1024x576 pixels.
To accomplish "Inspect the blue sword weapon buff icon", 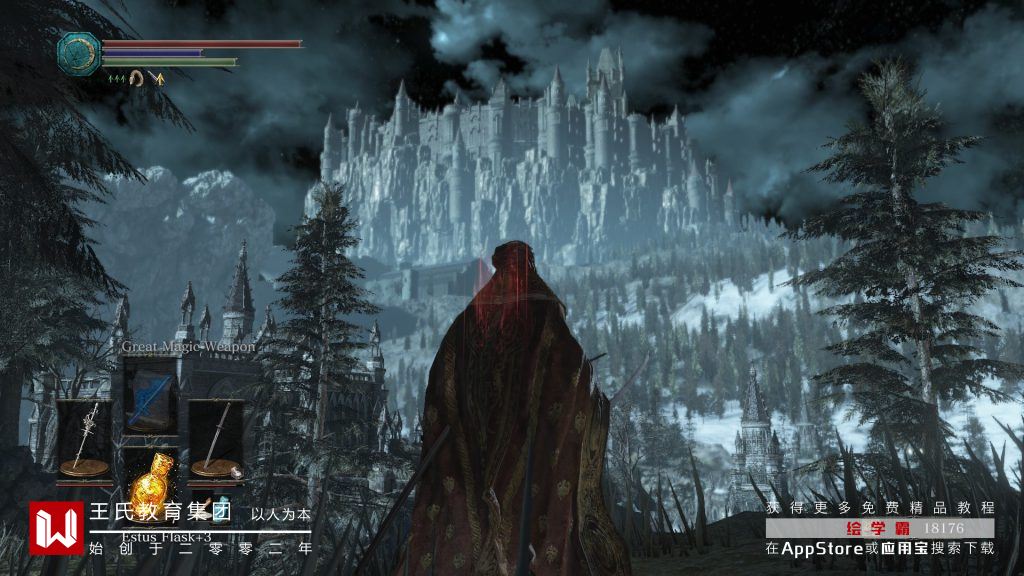I will point(157,78).
